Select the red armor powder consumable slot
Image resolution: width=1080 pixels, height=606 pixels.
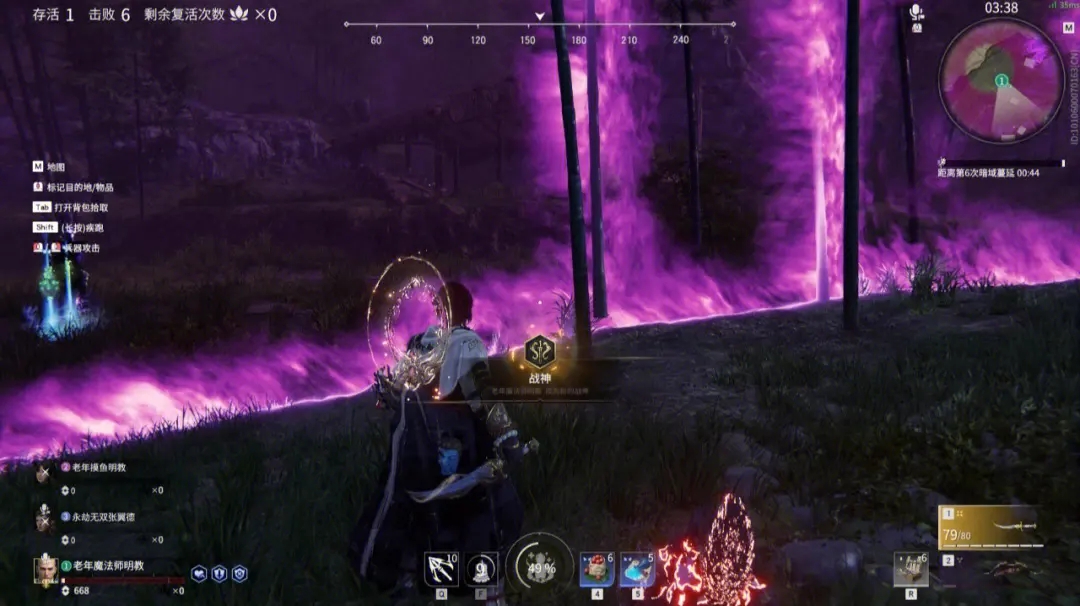597,570
